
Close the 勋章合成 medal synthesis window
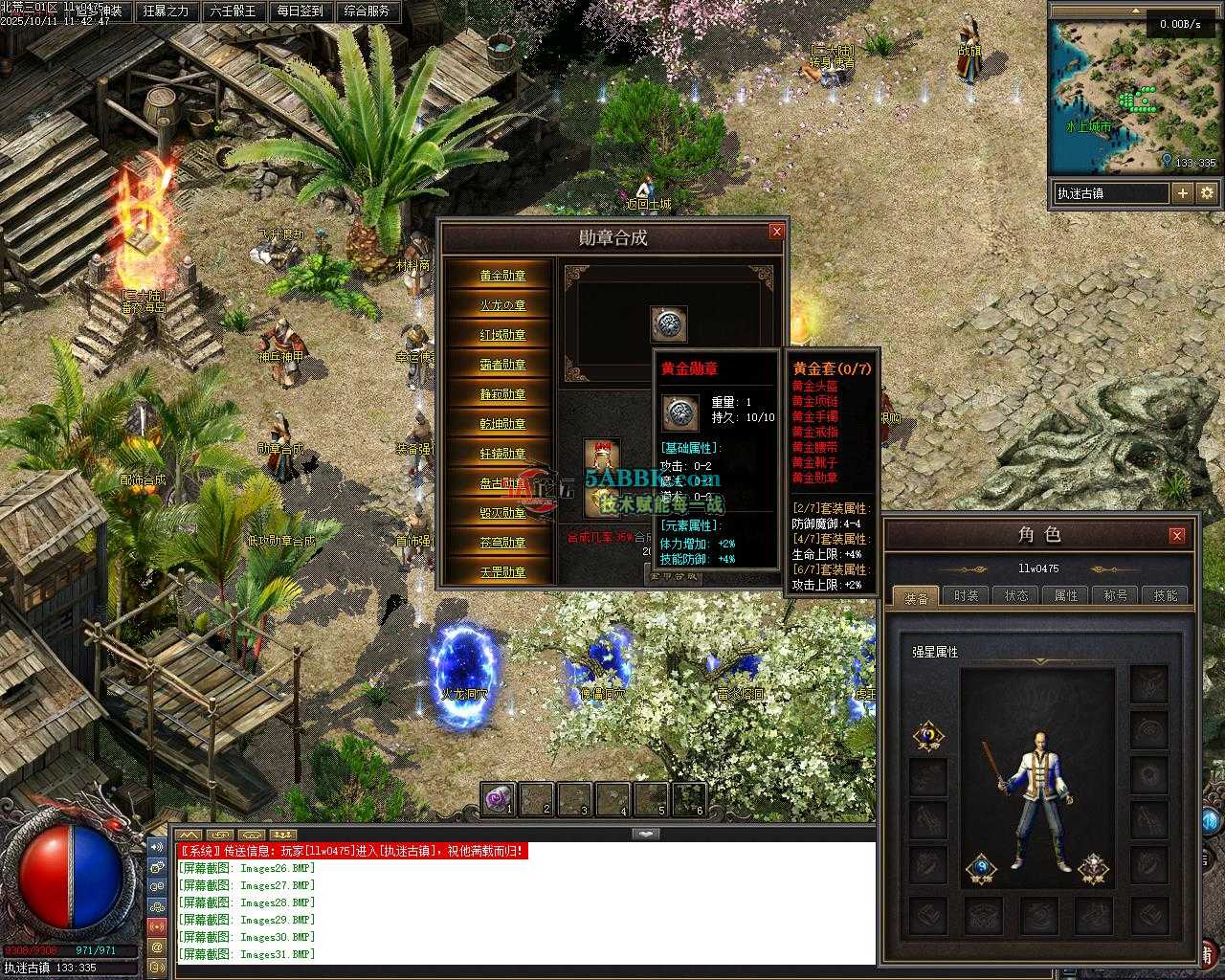(x=776, y=232)
